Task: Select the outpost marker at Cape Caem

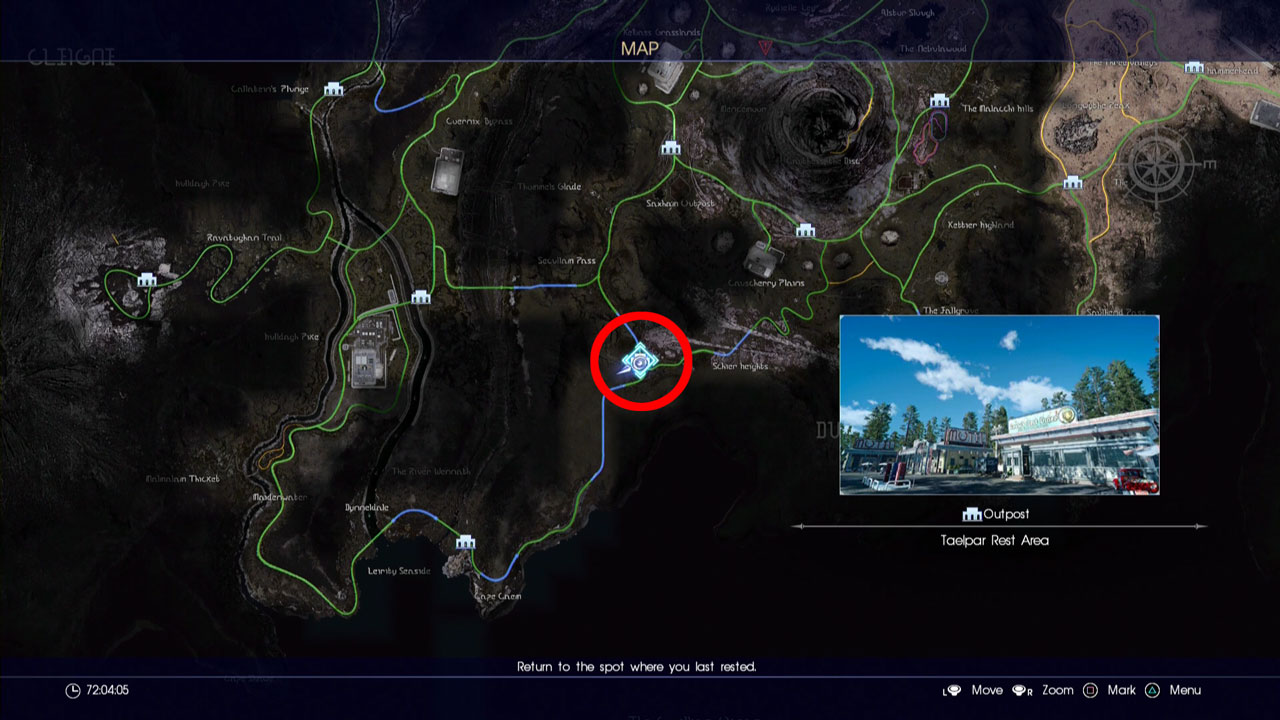Action: pyautogui.click(x=465, y=542)
